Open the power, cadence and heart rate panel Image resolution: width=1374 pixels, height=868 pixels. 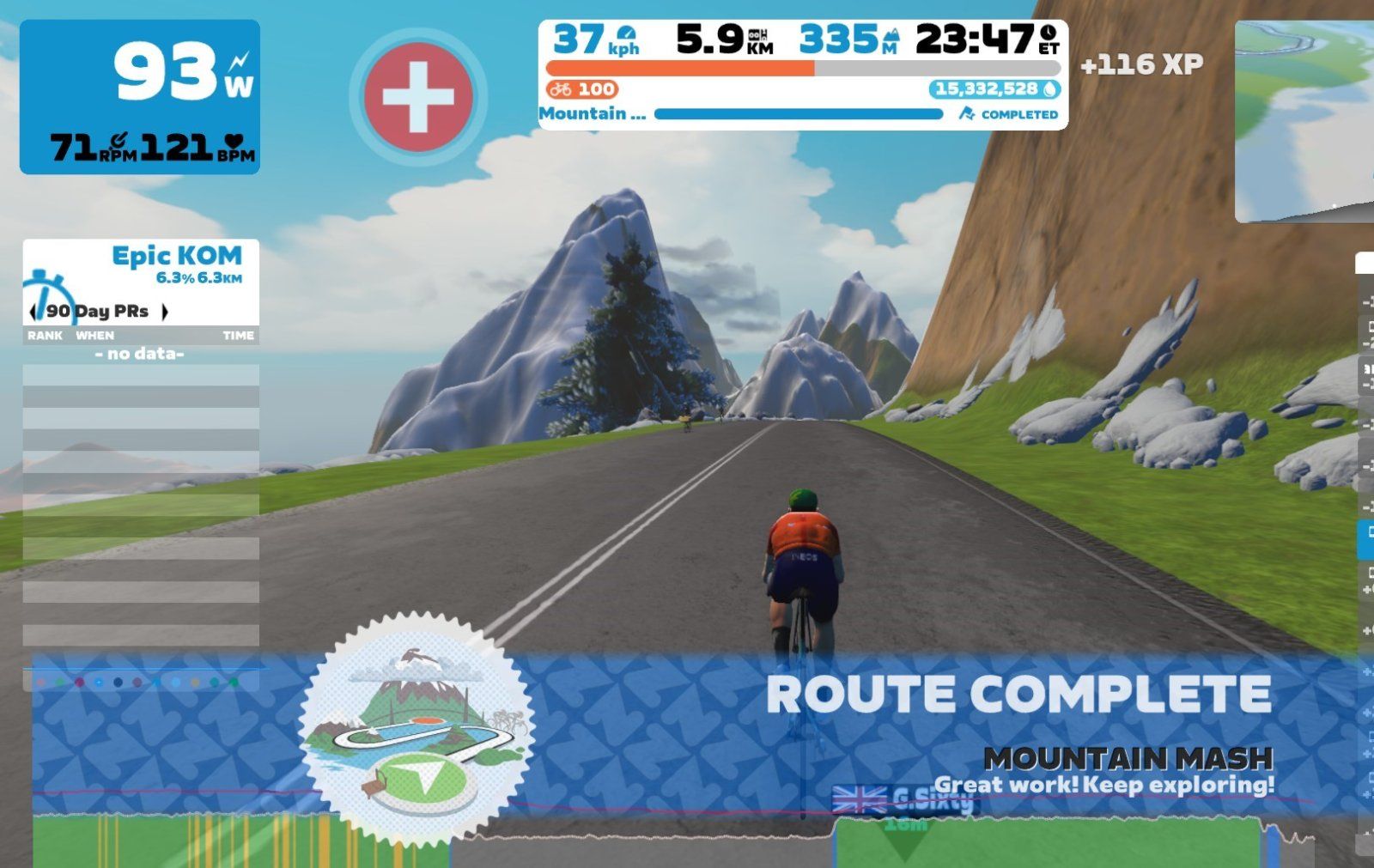click(x=140, y=97)
